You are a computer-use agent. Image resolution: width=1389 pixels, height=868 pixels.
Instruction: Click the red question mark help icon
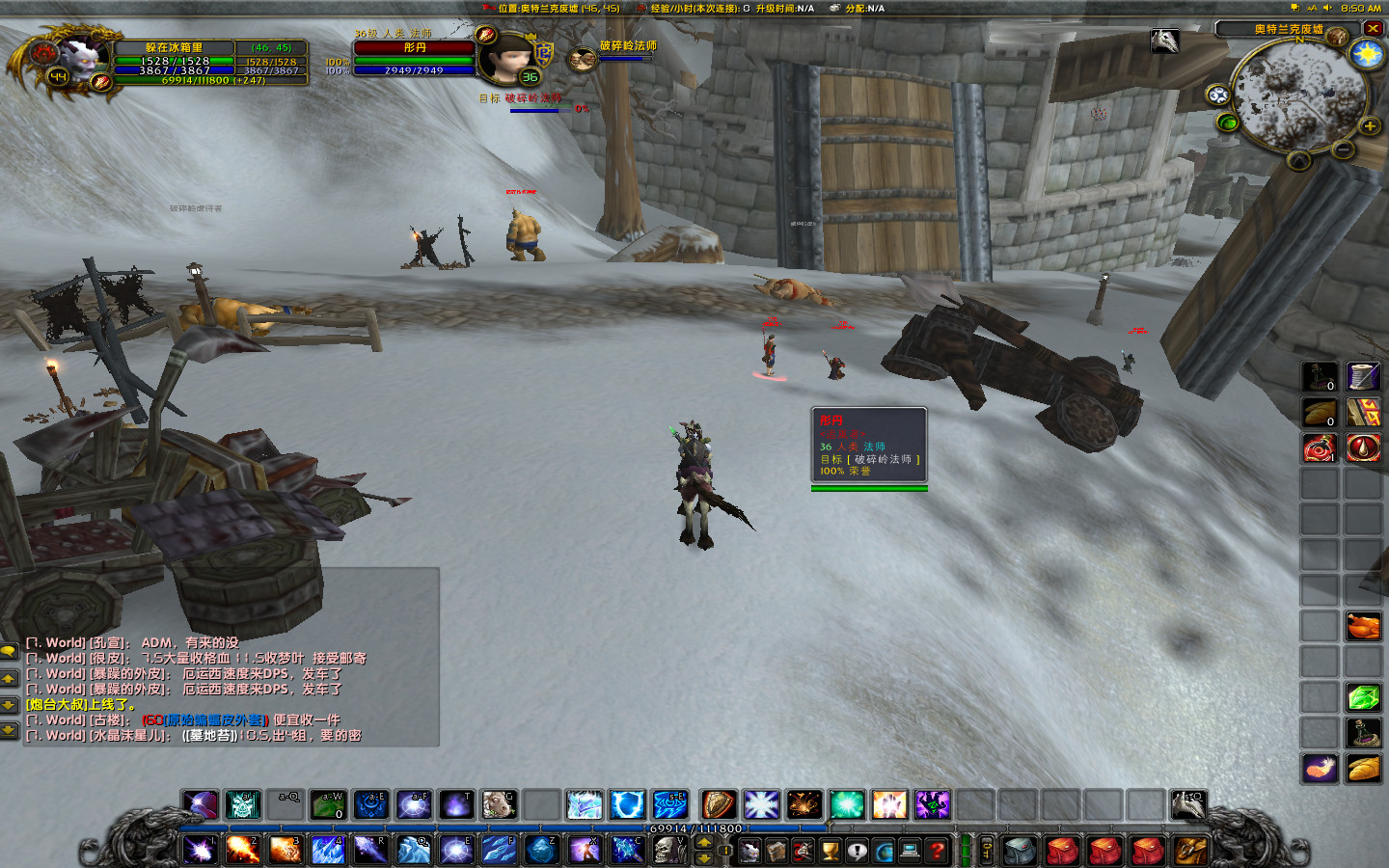tap(937, 851)
